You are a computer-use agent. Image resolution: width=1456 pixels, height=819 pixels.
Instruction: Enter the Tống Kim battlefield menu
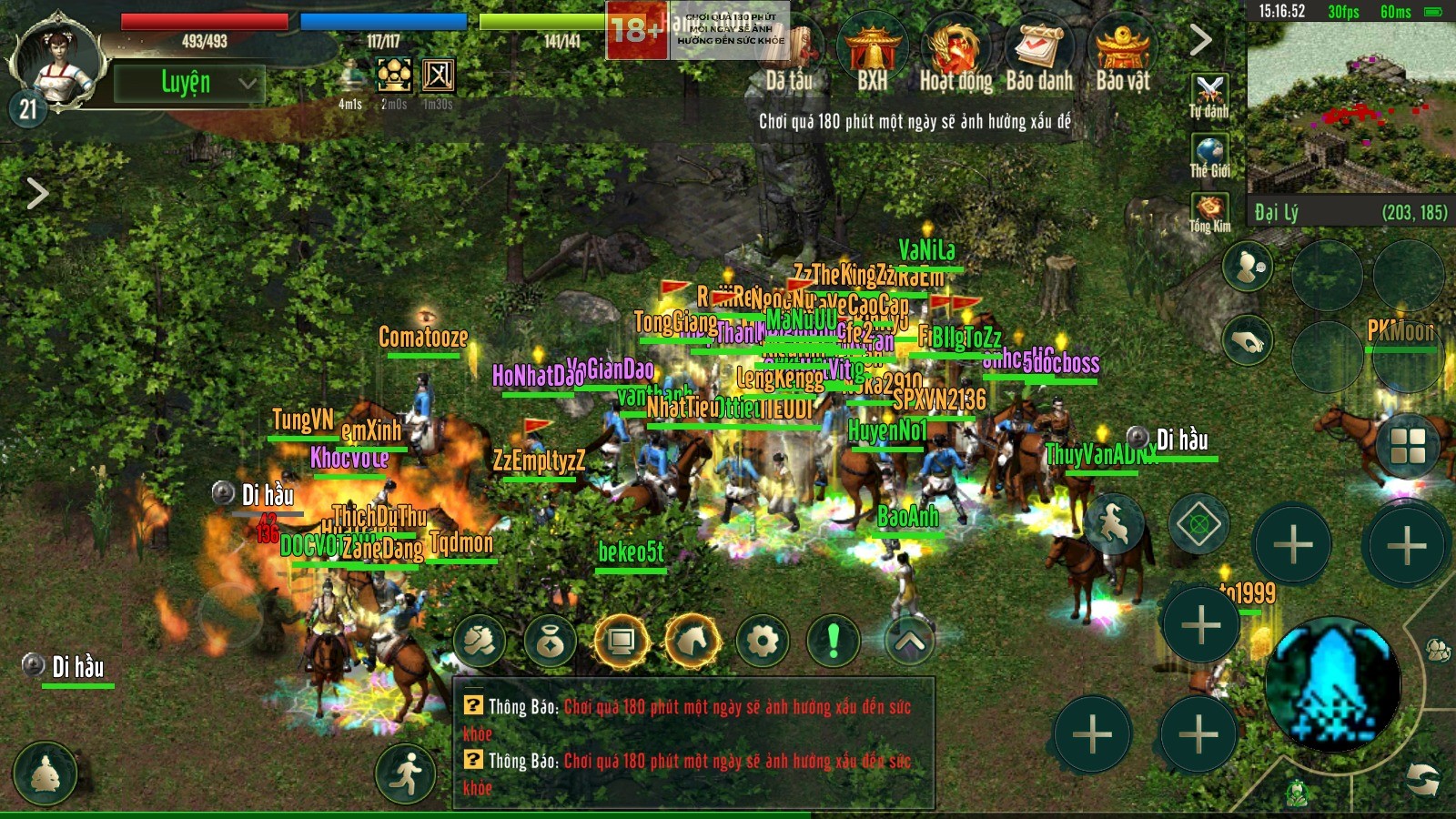tap(1209, 213)
